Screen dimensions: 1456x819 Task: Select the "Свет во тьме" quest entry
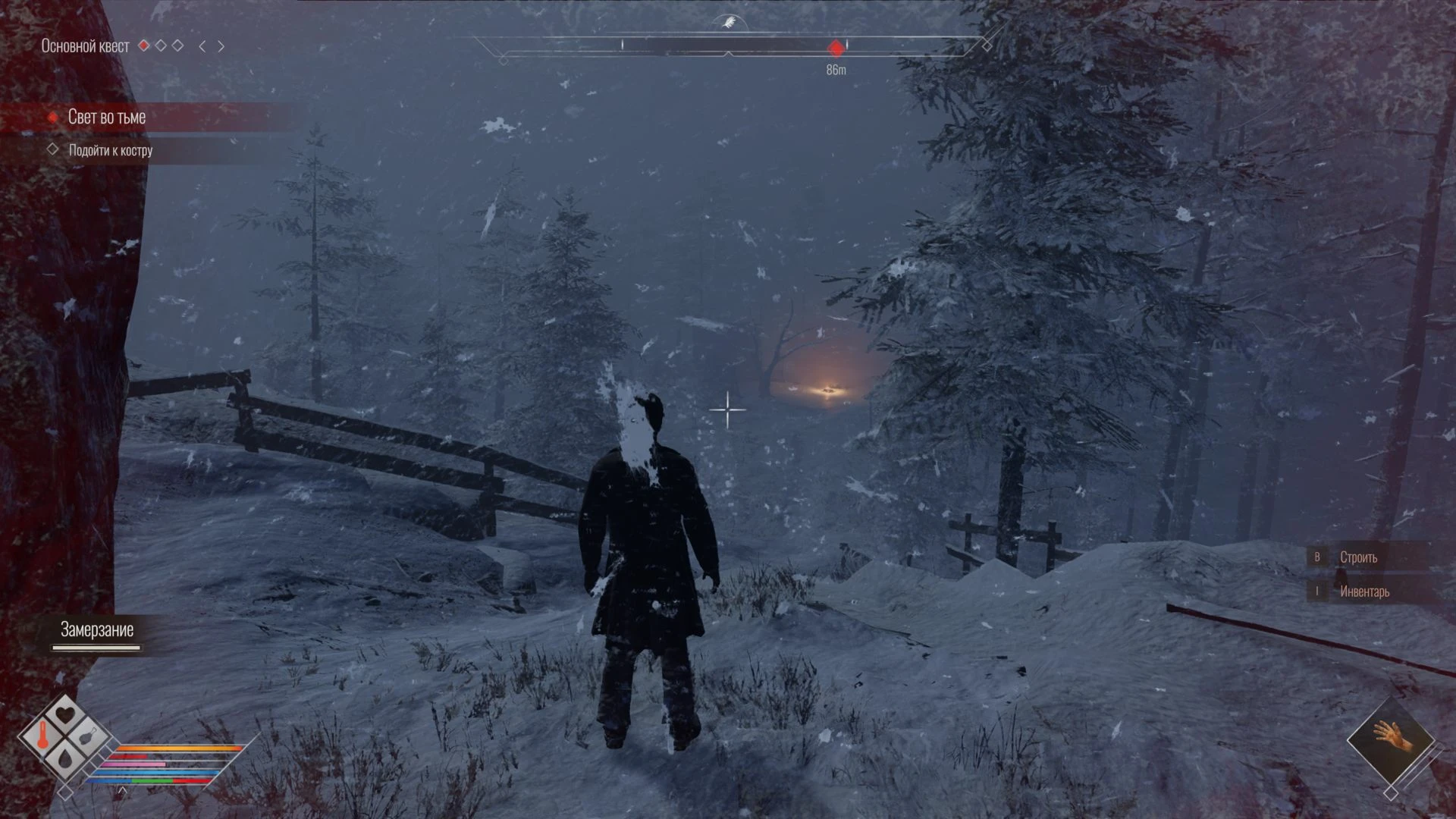(107, 117)
